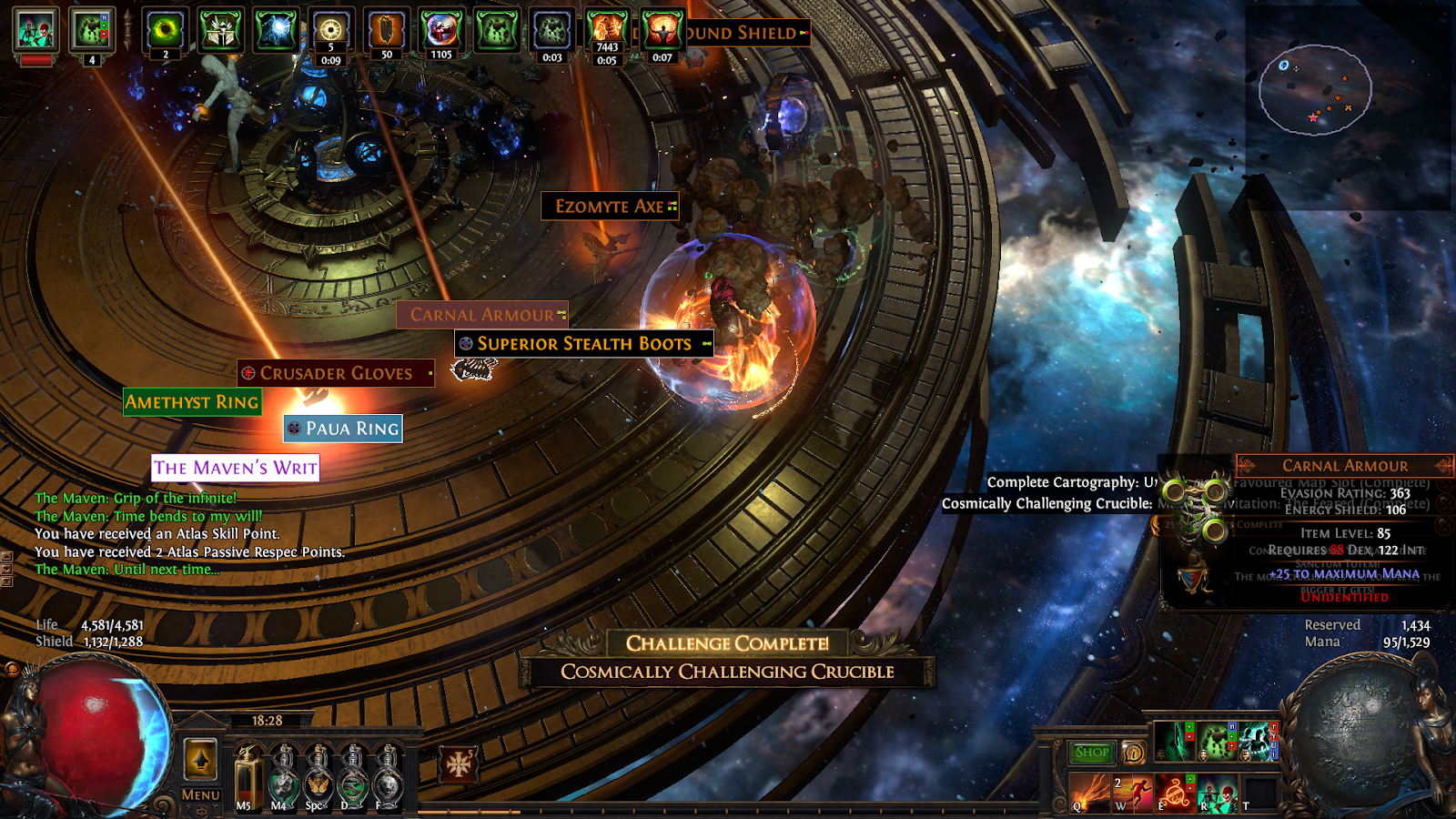Use the lion head flask
Screen dimensions: 1456x819
[389, 778]
